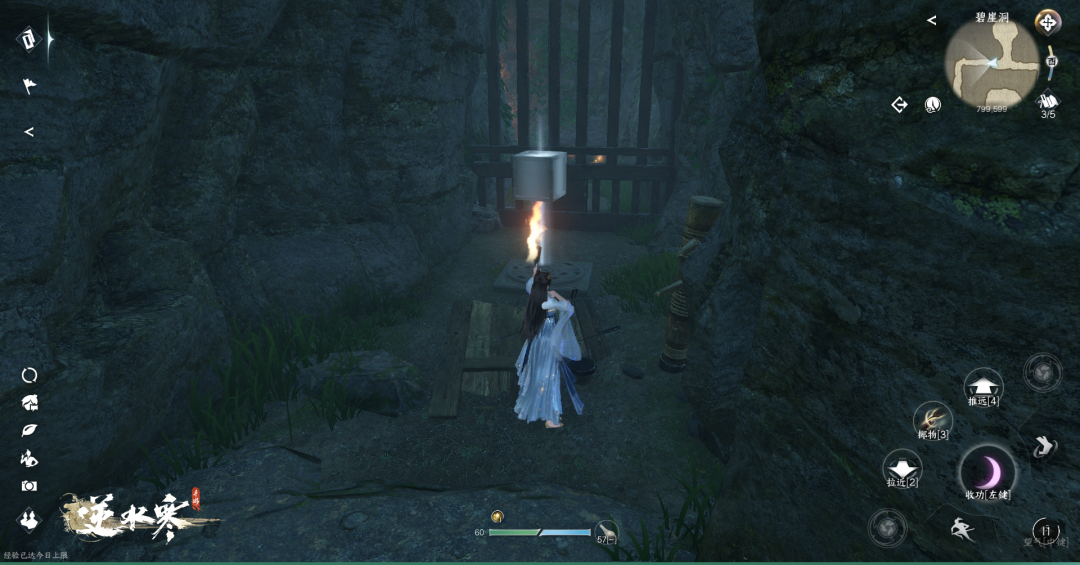Use the 掷物 throw object skill
The height and width of the screenshot is (565, 1080).
(x=933, y=419)
